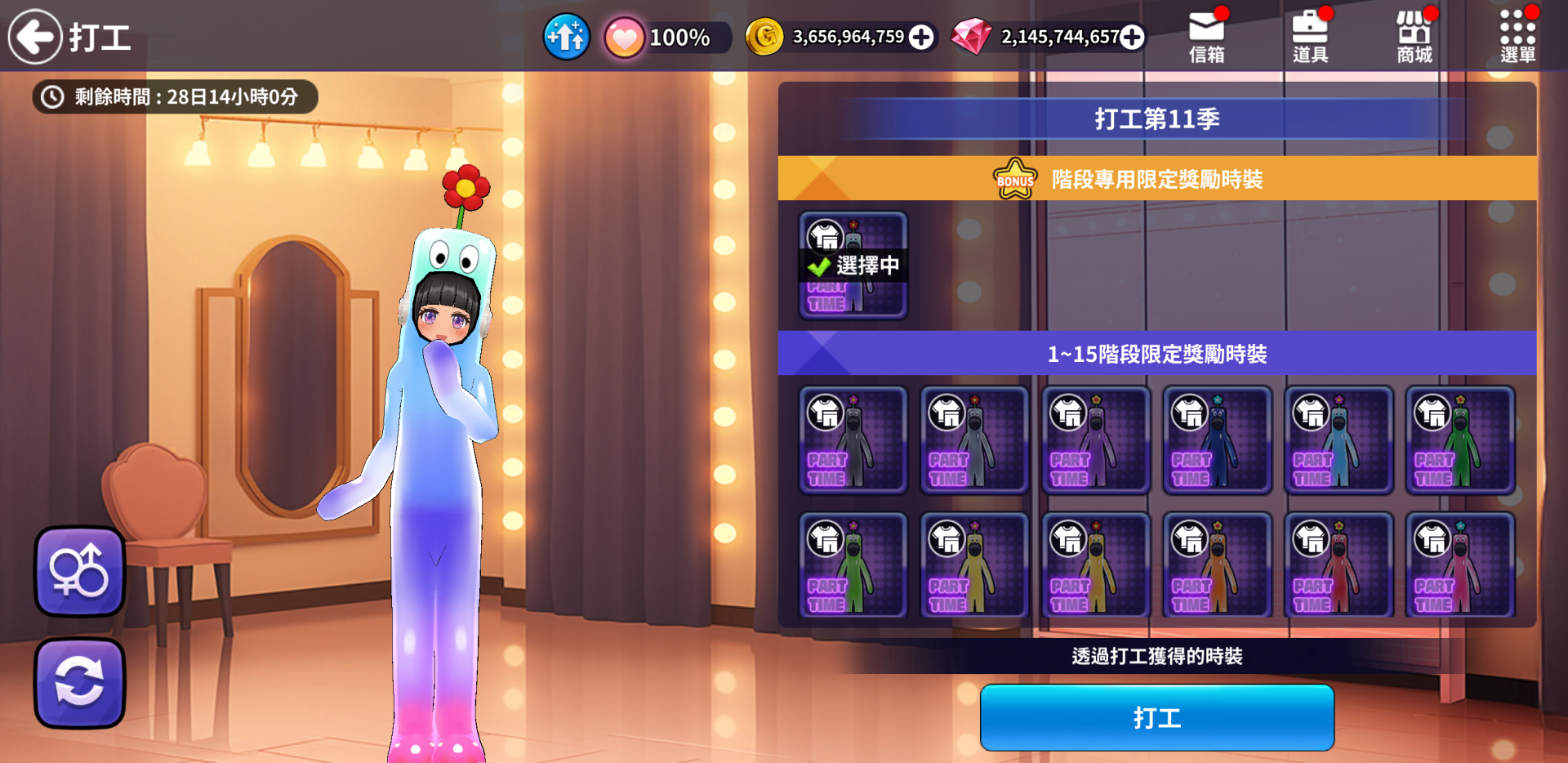
Task: Open the 道具 items bag
Action: tap(1310, 38)
